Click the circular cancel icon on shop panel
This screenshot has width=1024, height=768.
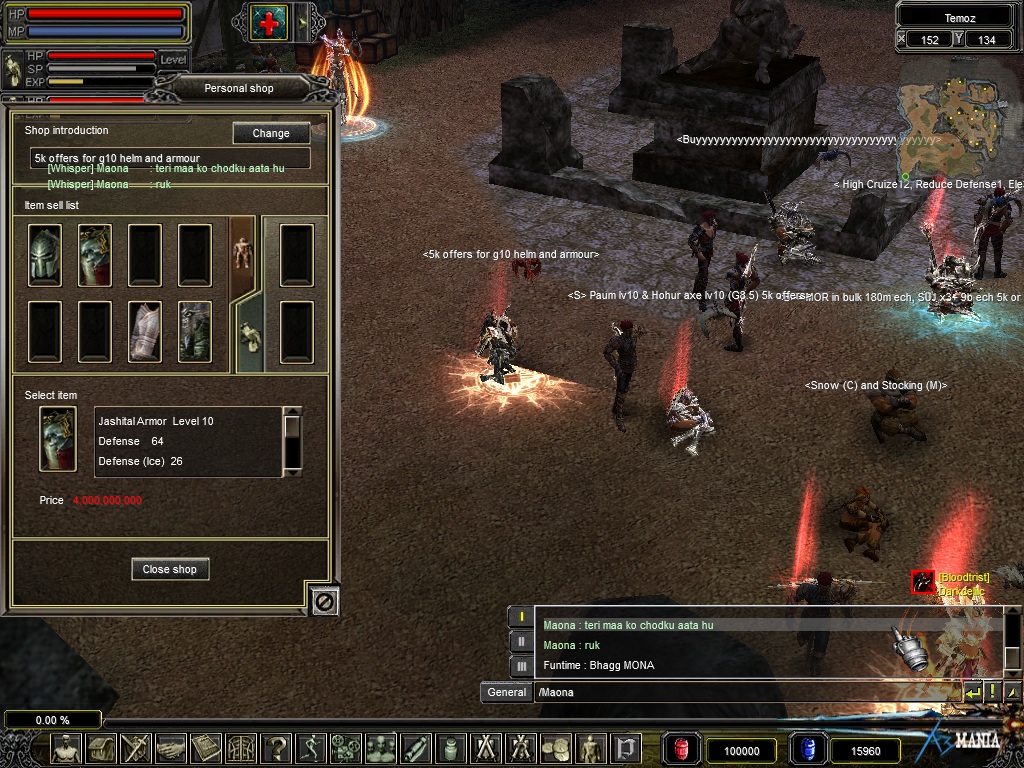pyautogui.click(x=324, y=600)
